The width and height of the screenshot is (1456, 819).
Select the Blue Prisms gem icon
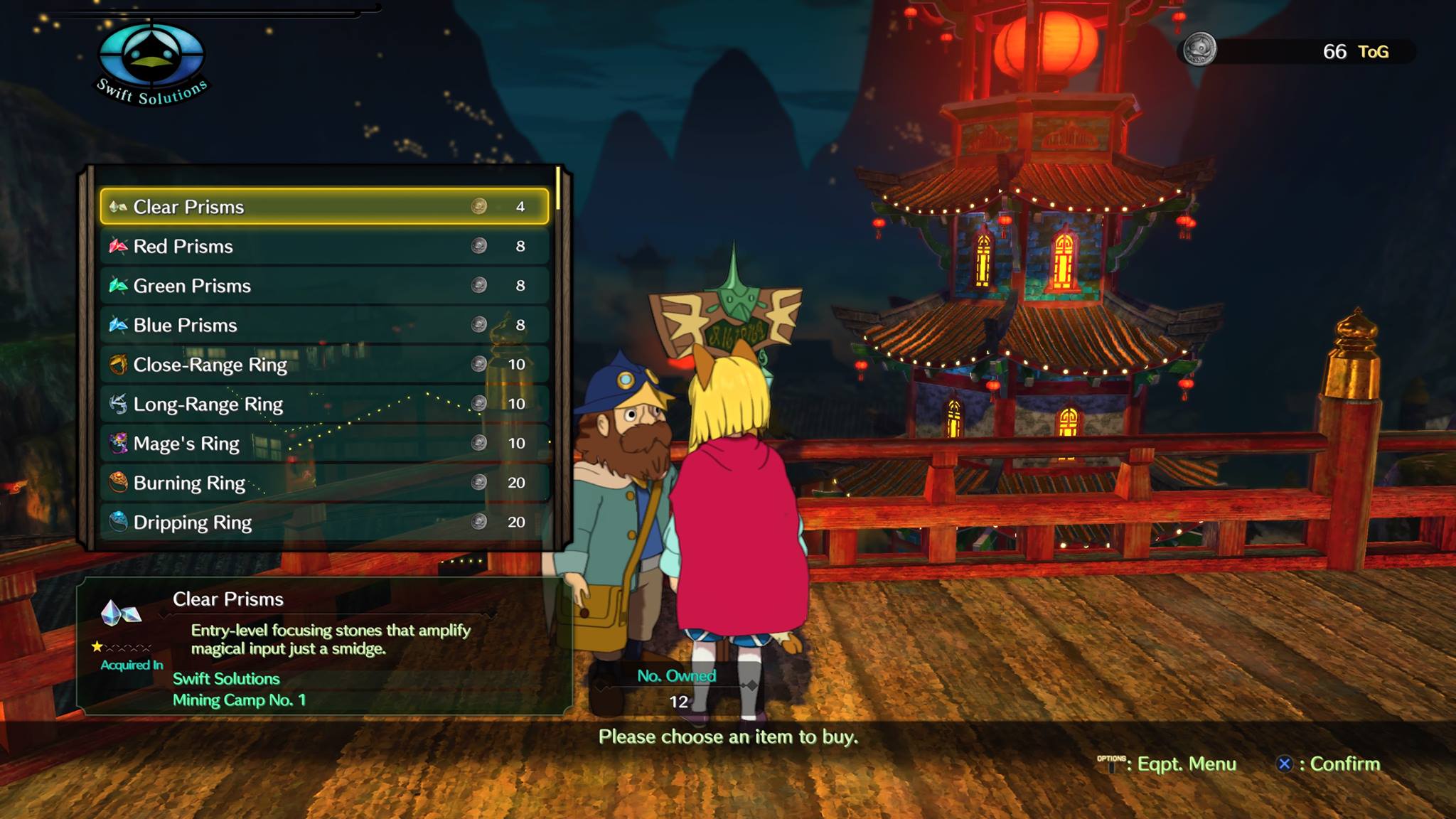tap(118, 325)
